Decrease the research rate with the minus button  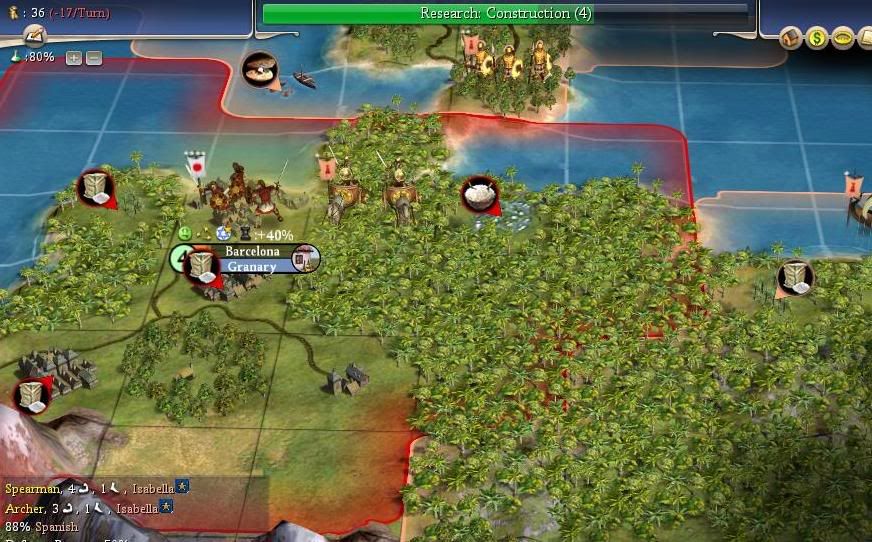point(93,58)
